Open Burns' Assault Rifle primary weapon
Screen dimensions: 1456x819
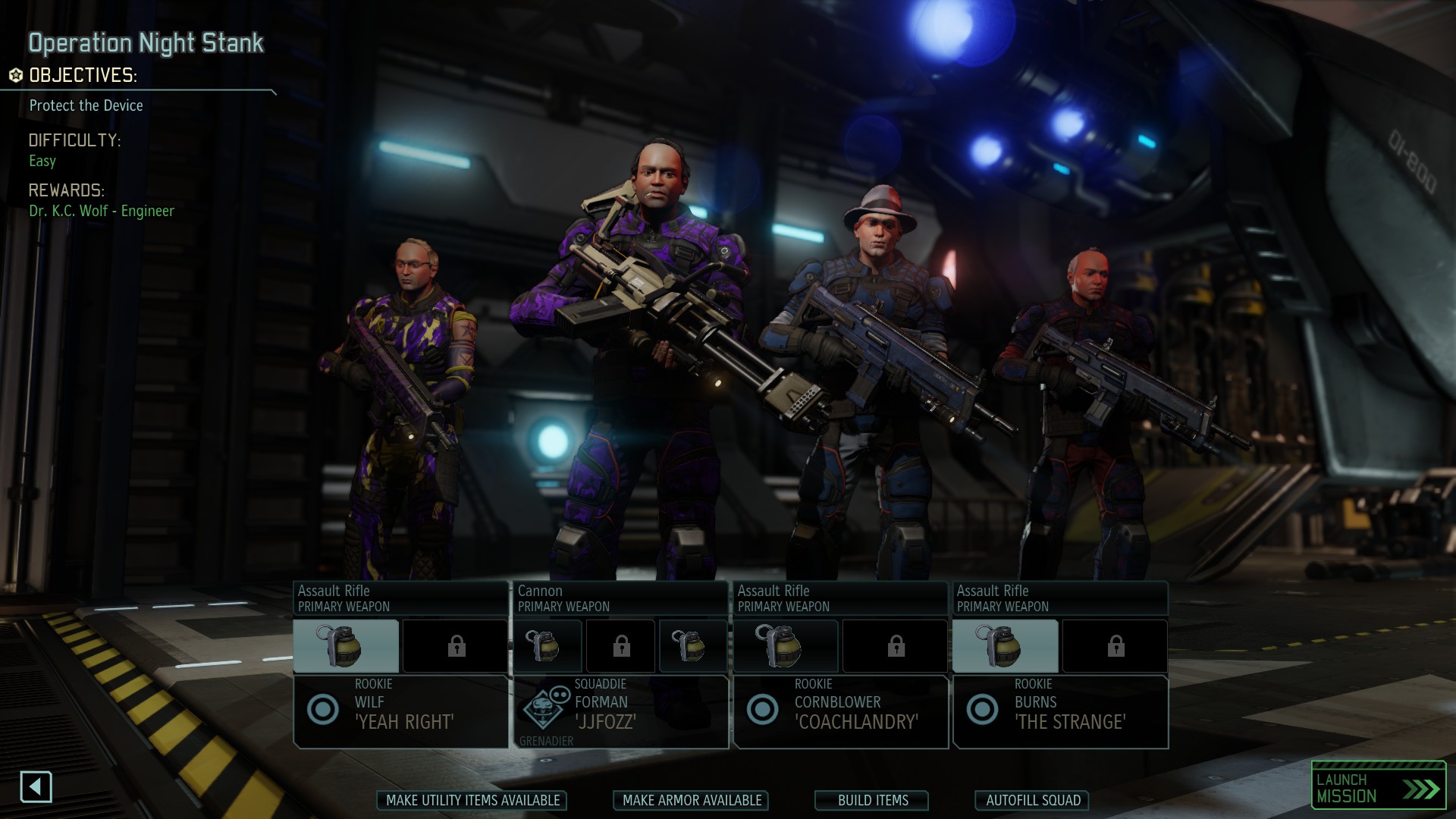[1061, 598]
